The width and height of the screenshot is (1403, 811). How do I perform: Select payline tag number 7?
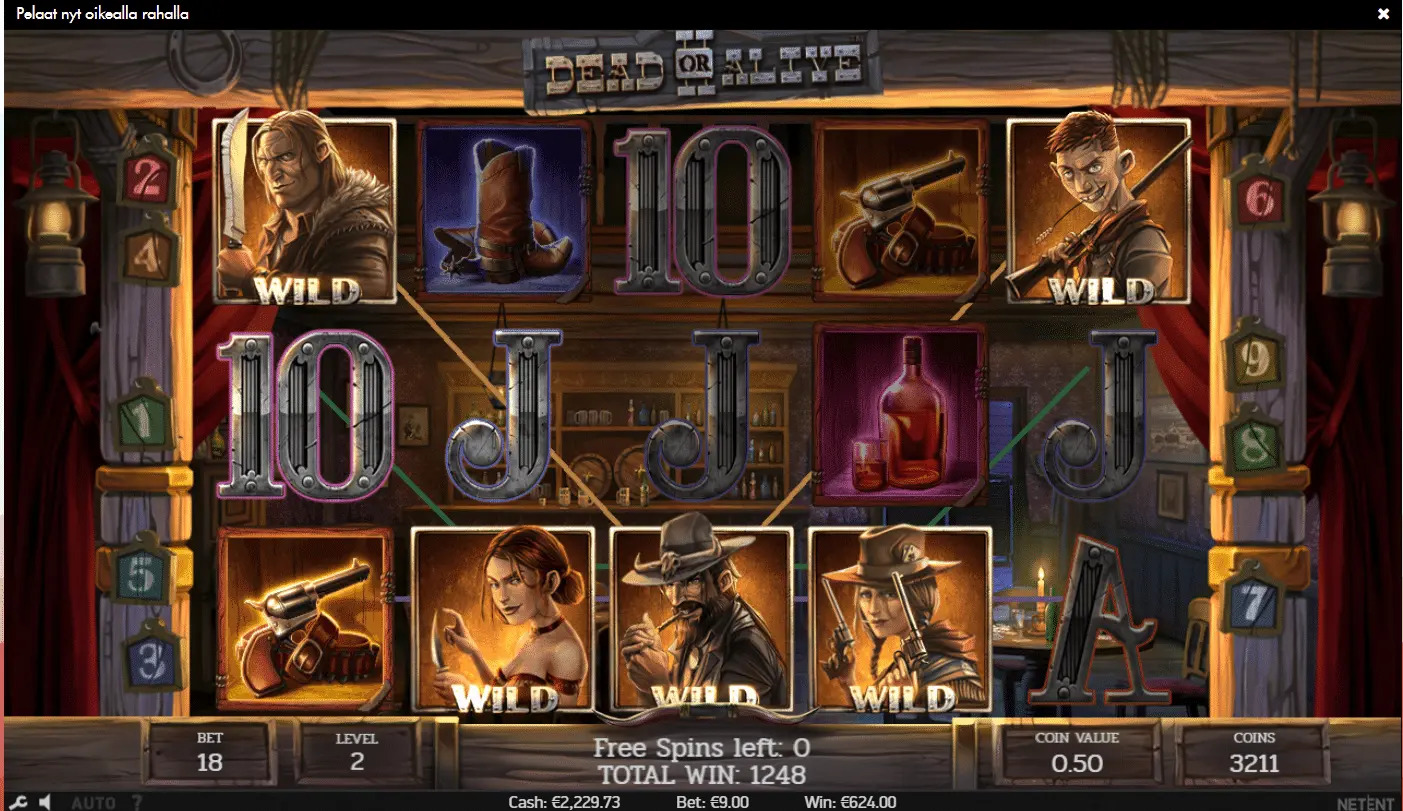1257,601
